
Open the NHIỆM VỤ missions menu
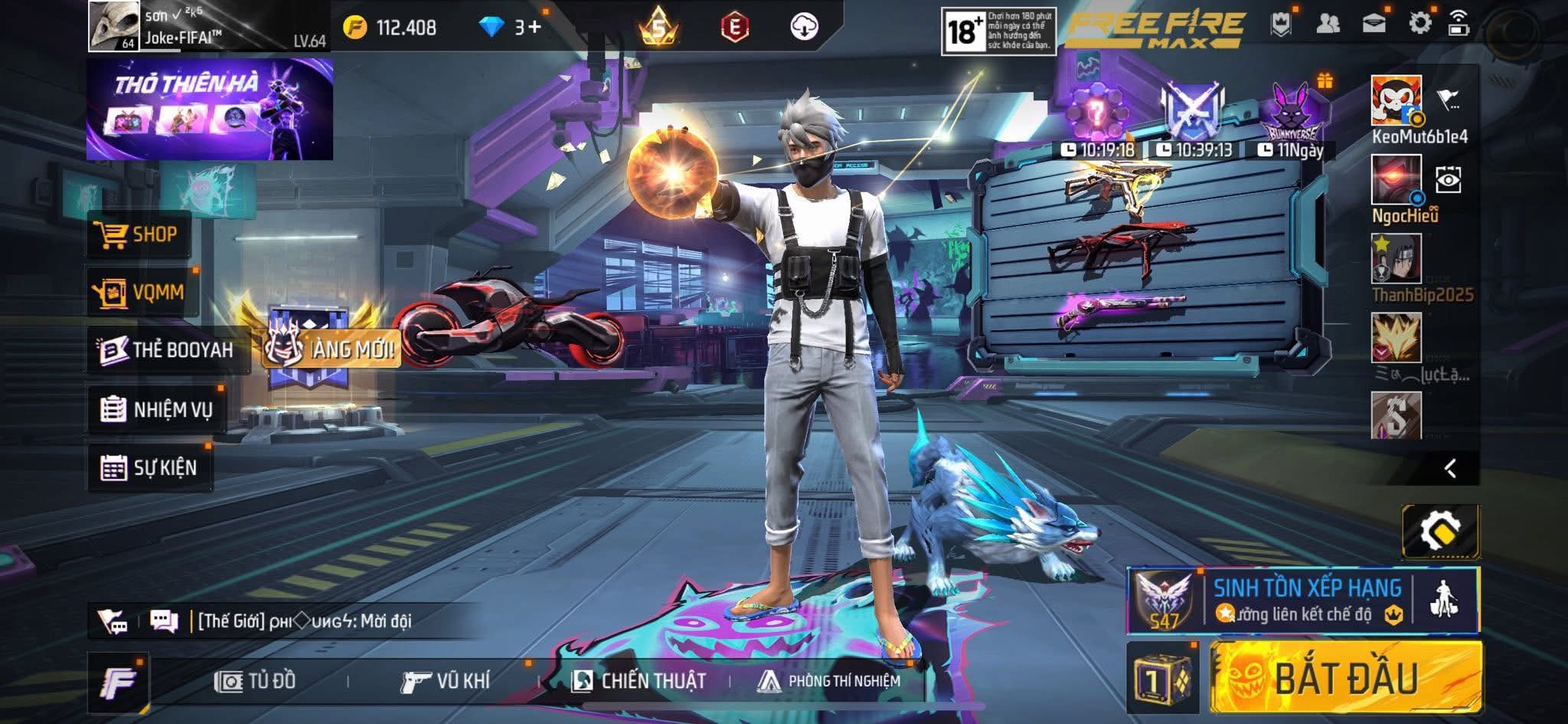(157, 409)
